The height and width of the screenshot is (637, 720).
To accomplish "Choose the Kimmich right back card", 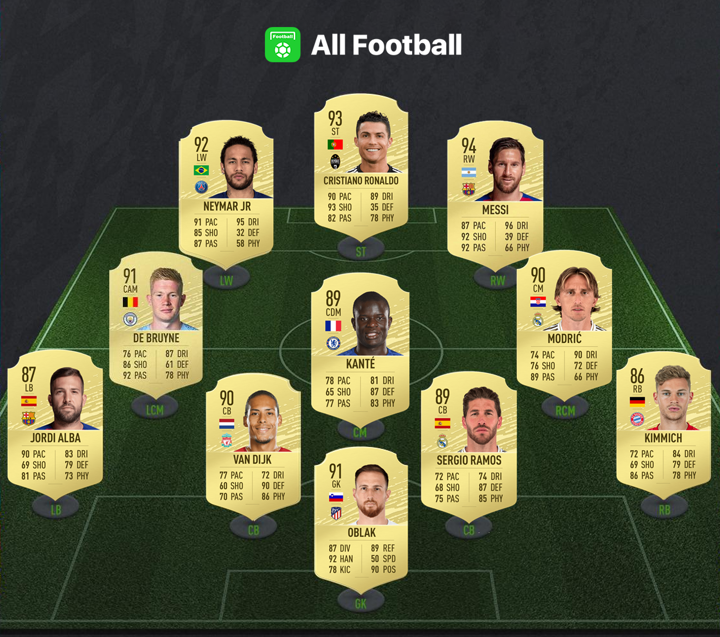I will [664, 422].
